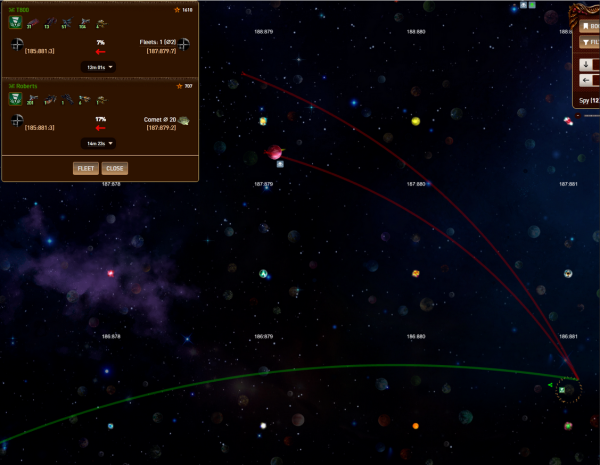Click the origin crosshair icon in Roberts row

click(17, 120)
